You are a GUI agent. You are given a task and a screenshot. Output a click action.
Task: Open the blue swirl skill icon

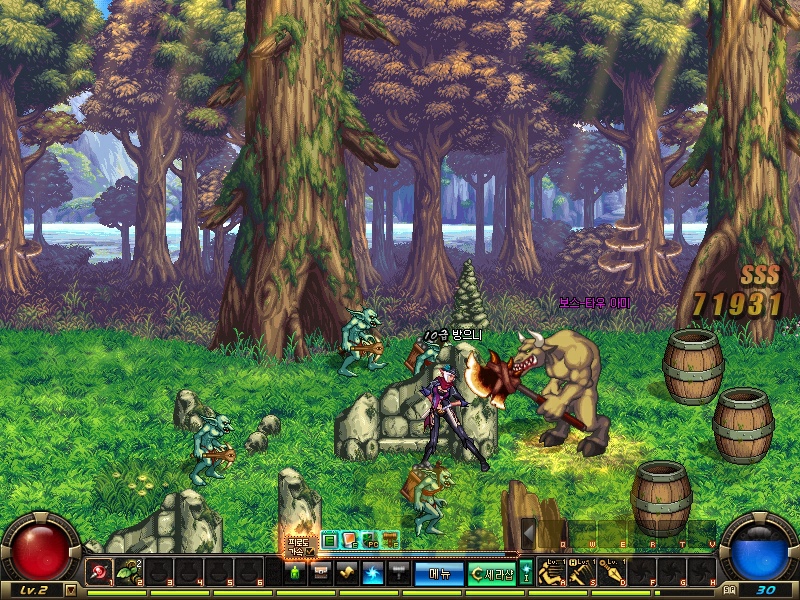pos(372,573)
